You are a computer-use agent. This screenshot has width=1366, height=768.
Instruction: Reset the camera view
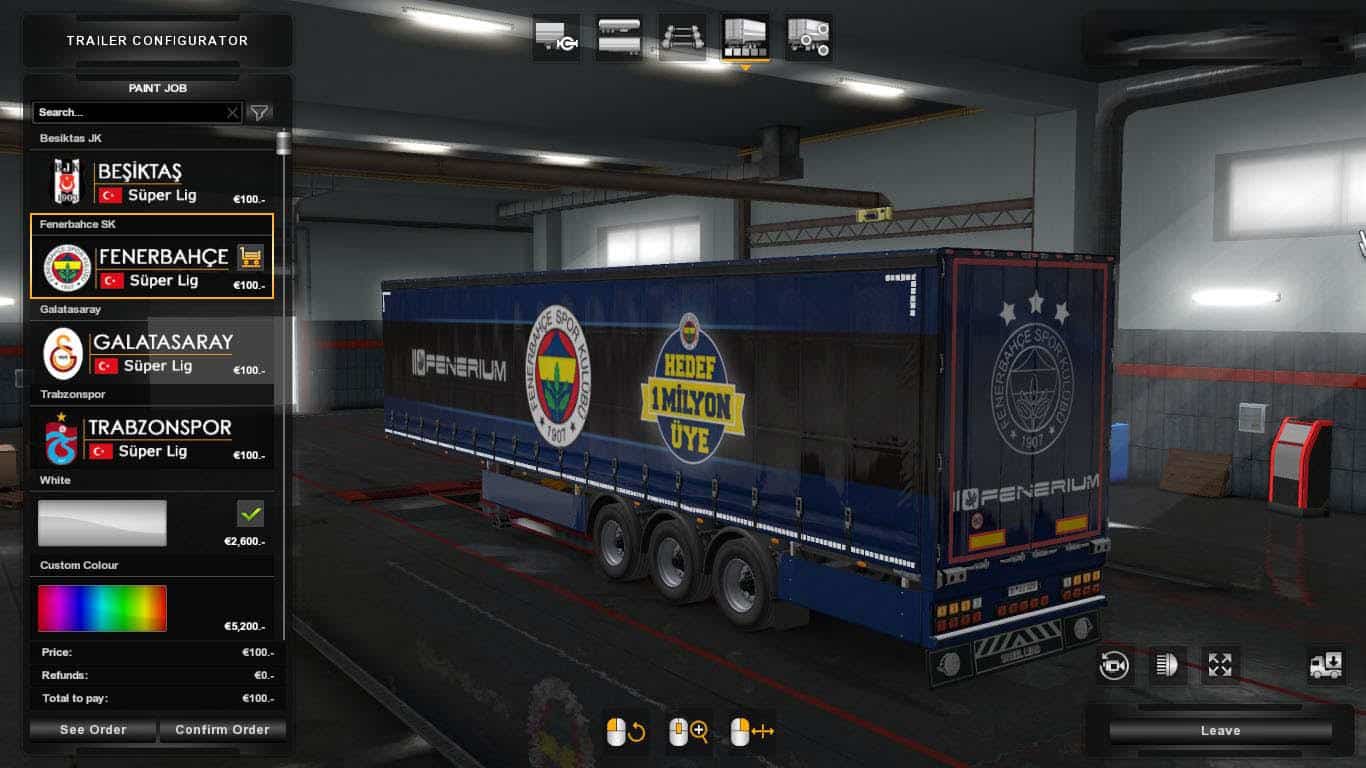pyautogui.click(x=1113, y=665)
